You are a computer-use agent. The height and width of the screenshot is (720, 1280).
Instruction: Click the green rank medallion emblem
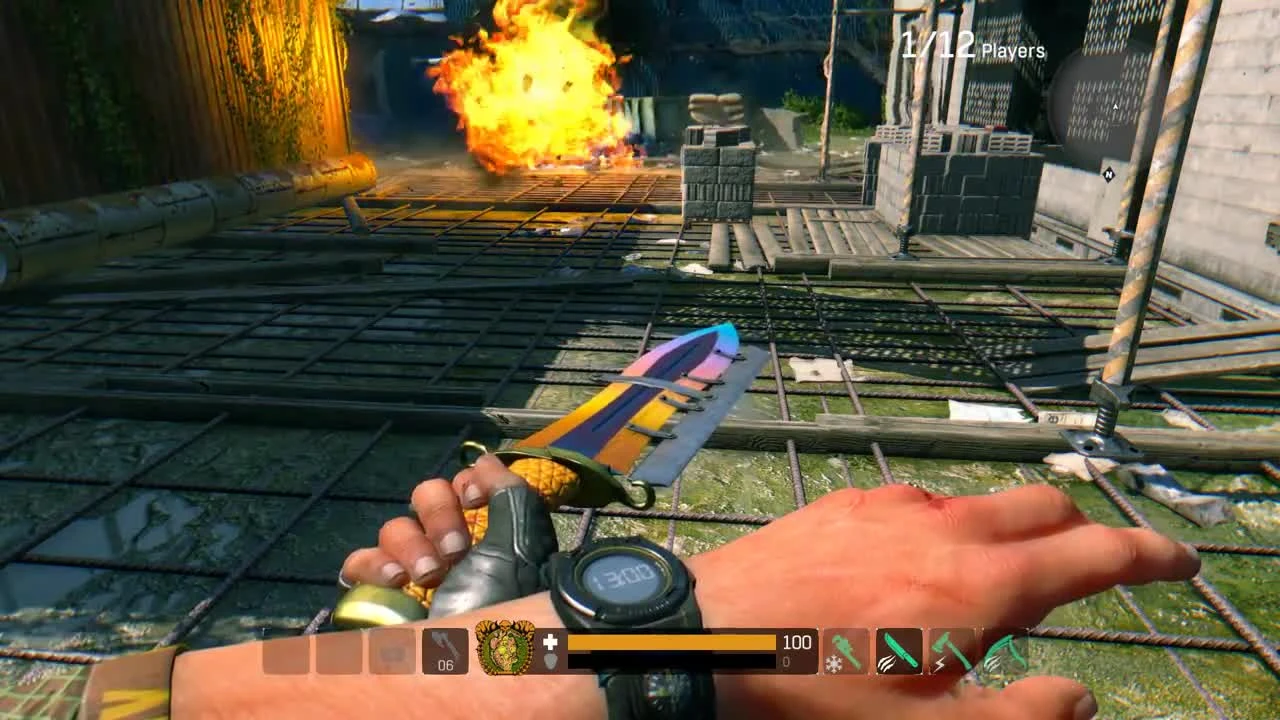505,648
